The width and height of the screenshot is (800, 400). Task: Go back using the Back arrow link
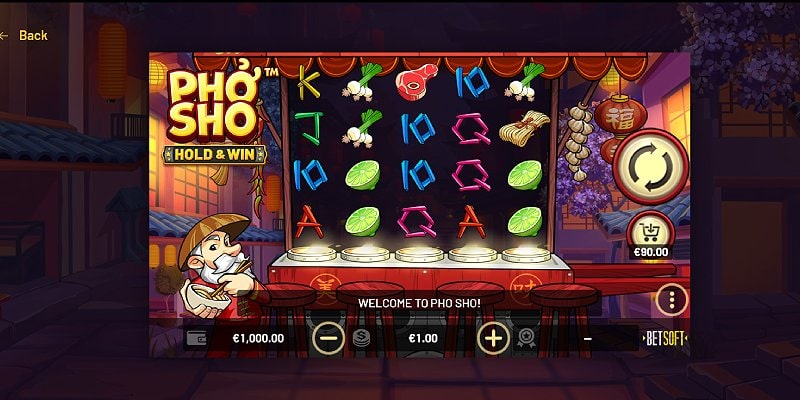point(24,35)
